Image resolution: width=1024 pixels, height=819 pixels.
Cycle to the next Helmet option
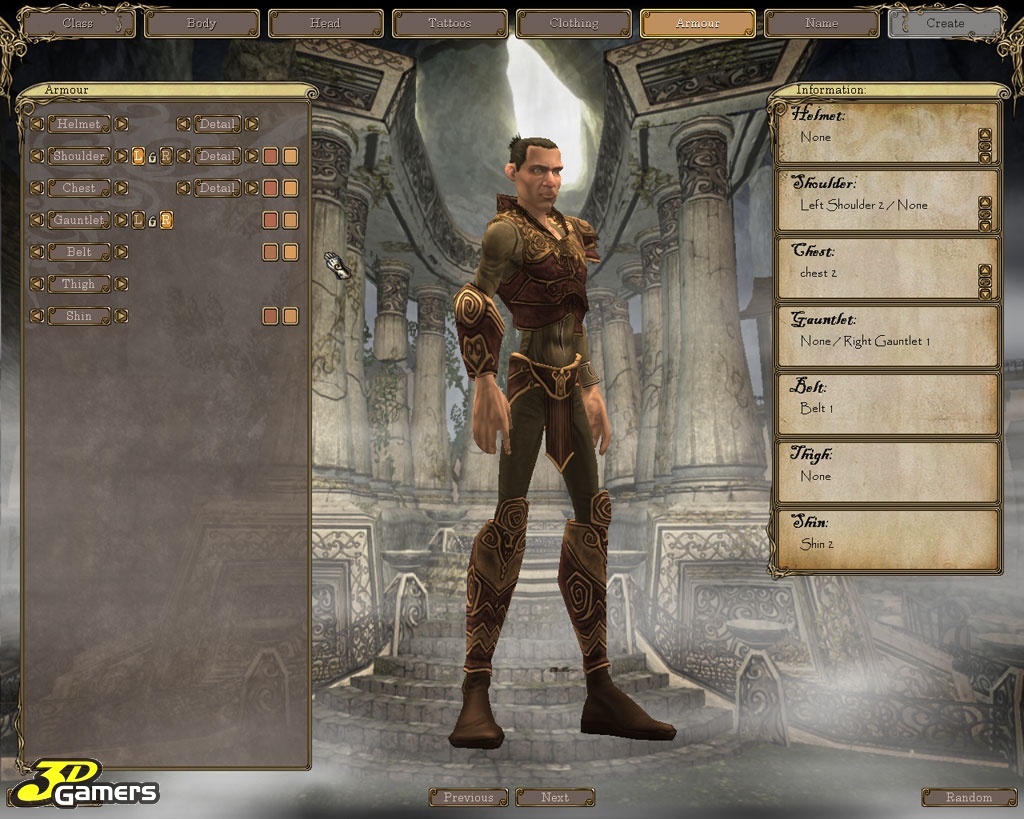pos(121,124)
